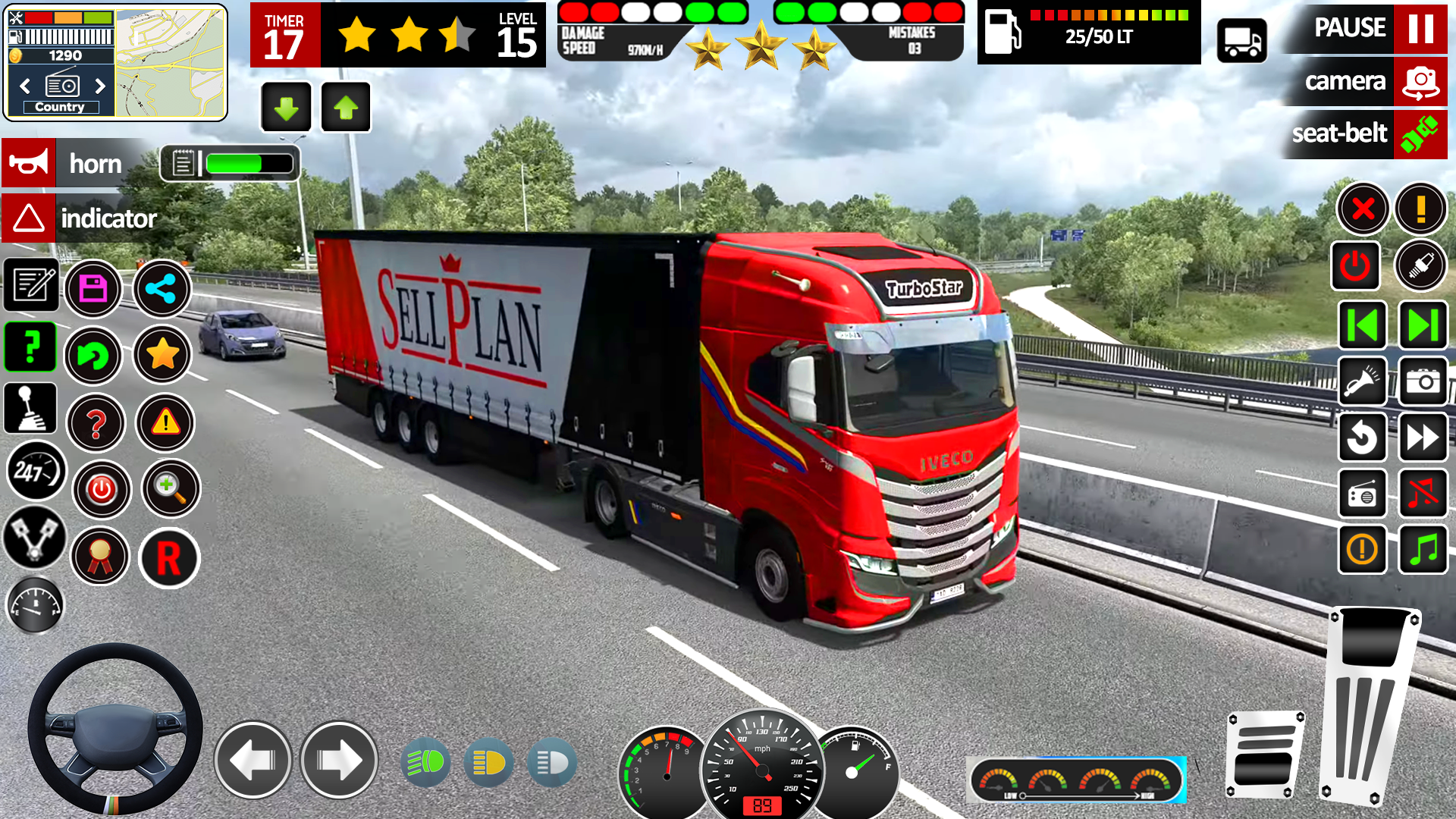This screenshot has width=1456, height=819.
Task: Switch the camera view
Action: point(1420,81)
